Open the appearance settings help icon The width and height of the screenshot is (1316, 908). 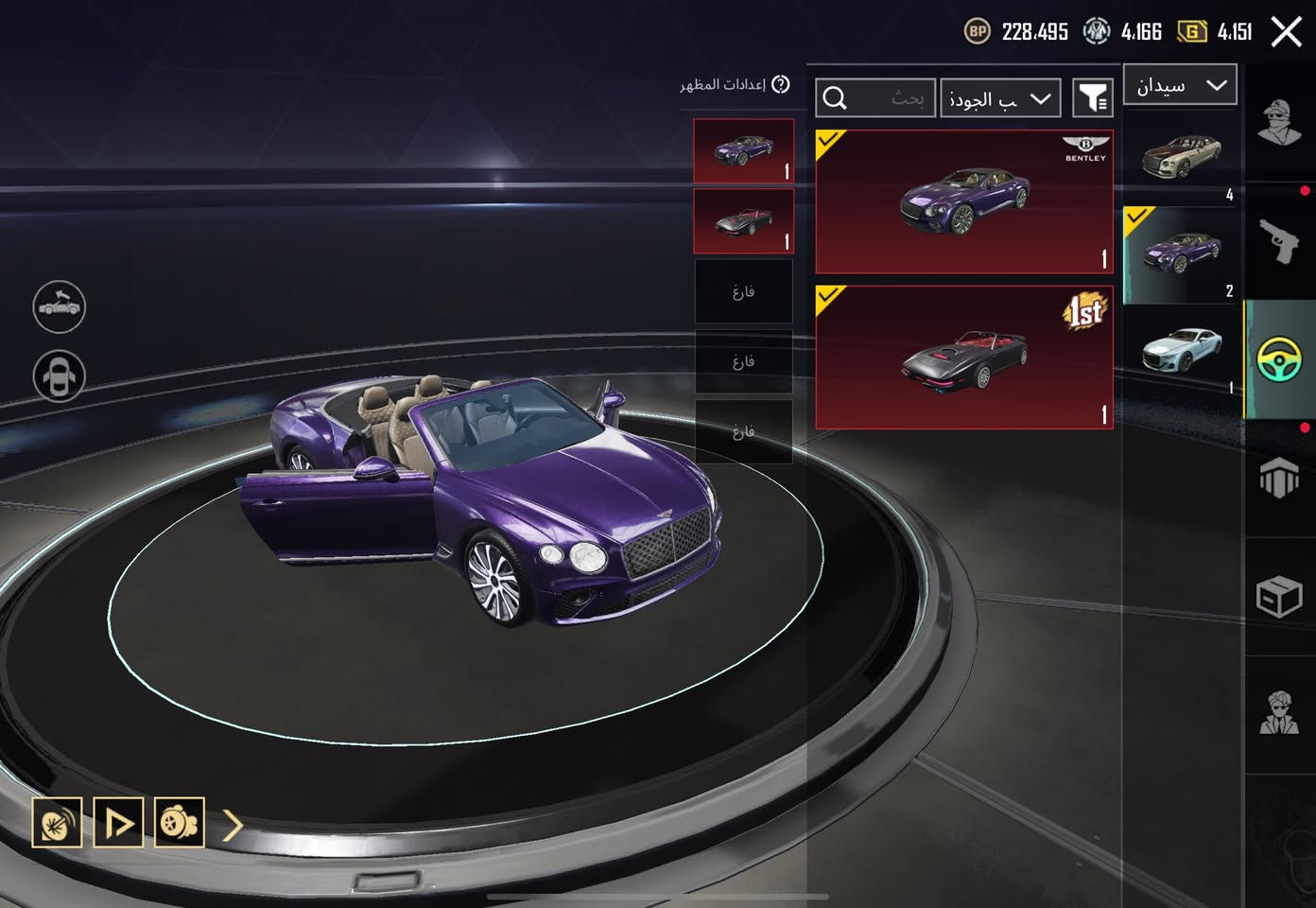pos(780,85)
